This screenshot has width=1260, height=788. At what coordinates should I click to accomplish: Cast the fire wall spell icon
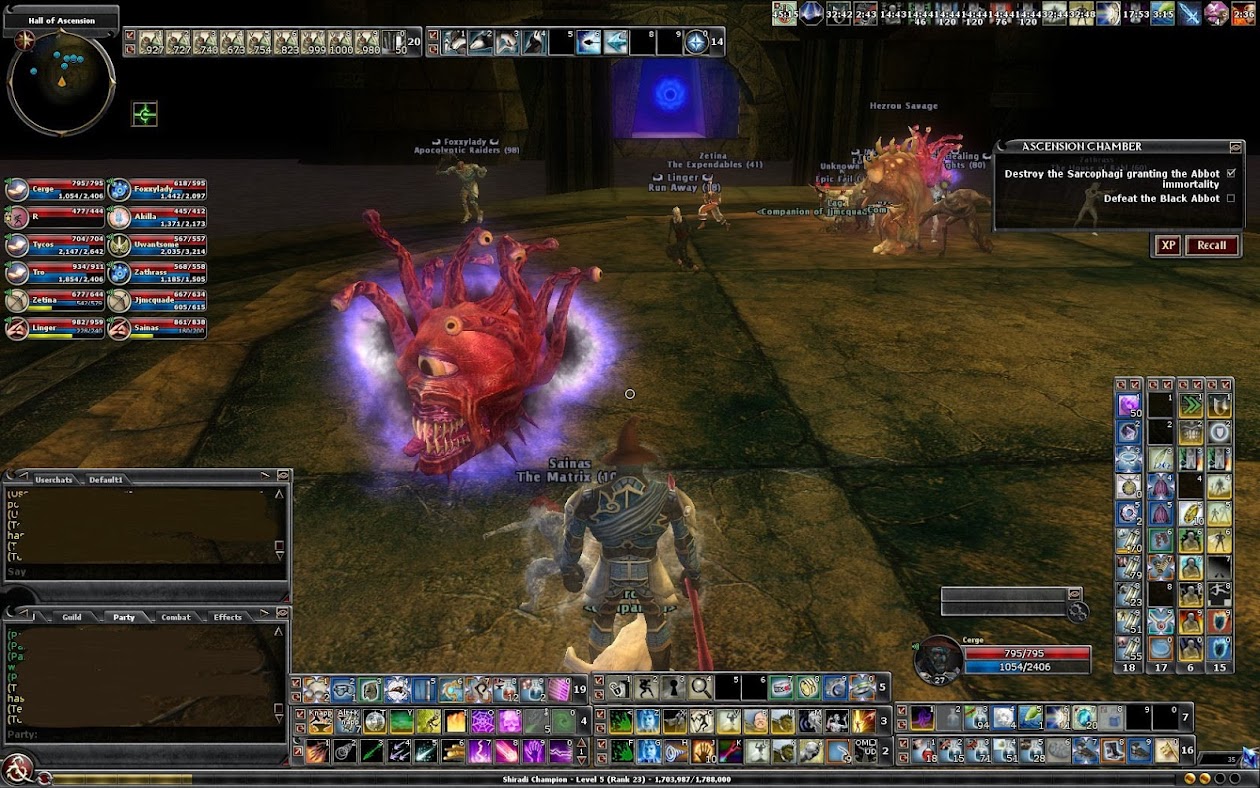455,722
